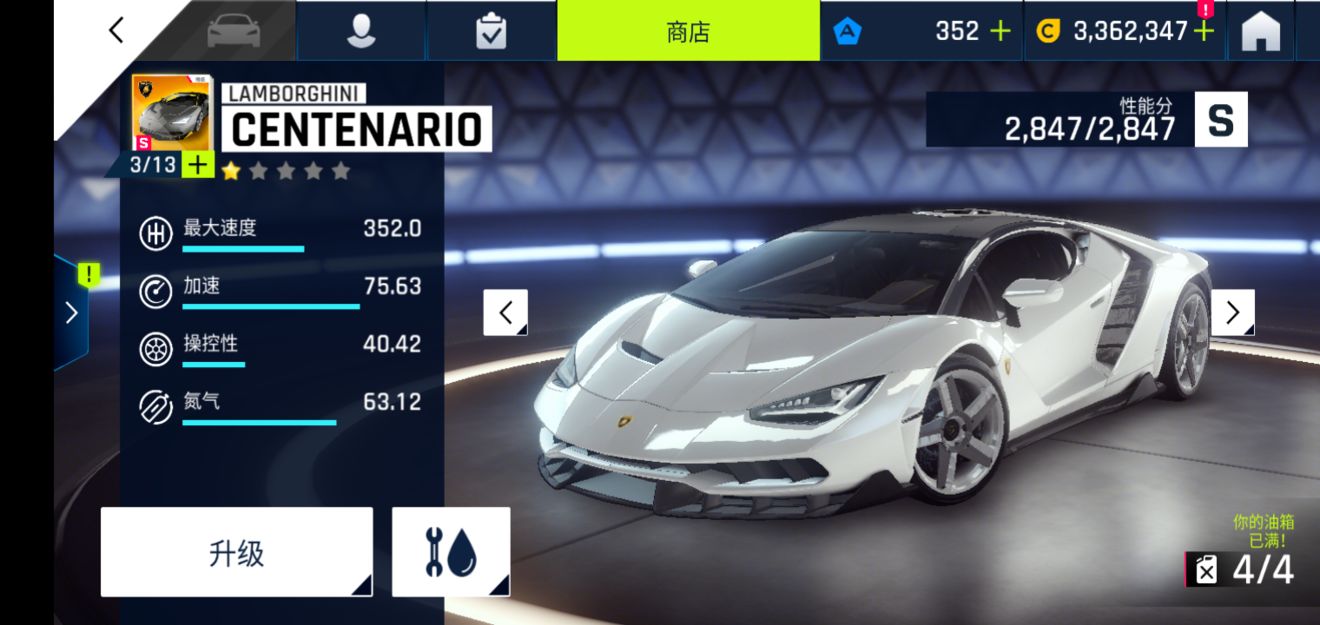Open the 商店 shop tab
Viewport: 1320px width, 625px height.
point(688,31)
